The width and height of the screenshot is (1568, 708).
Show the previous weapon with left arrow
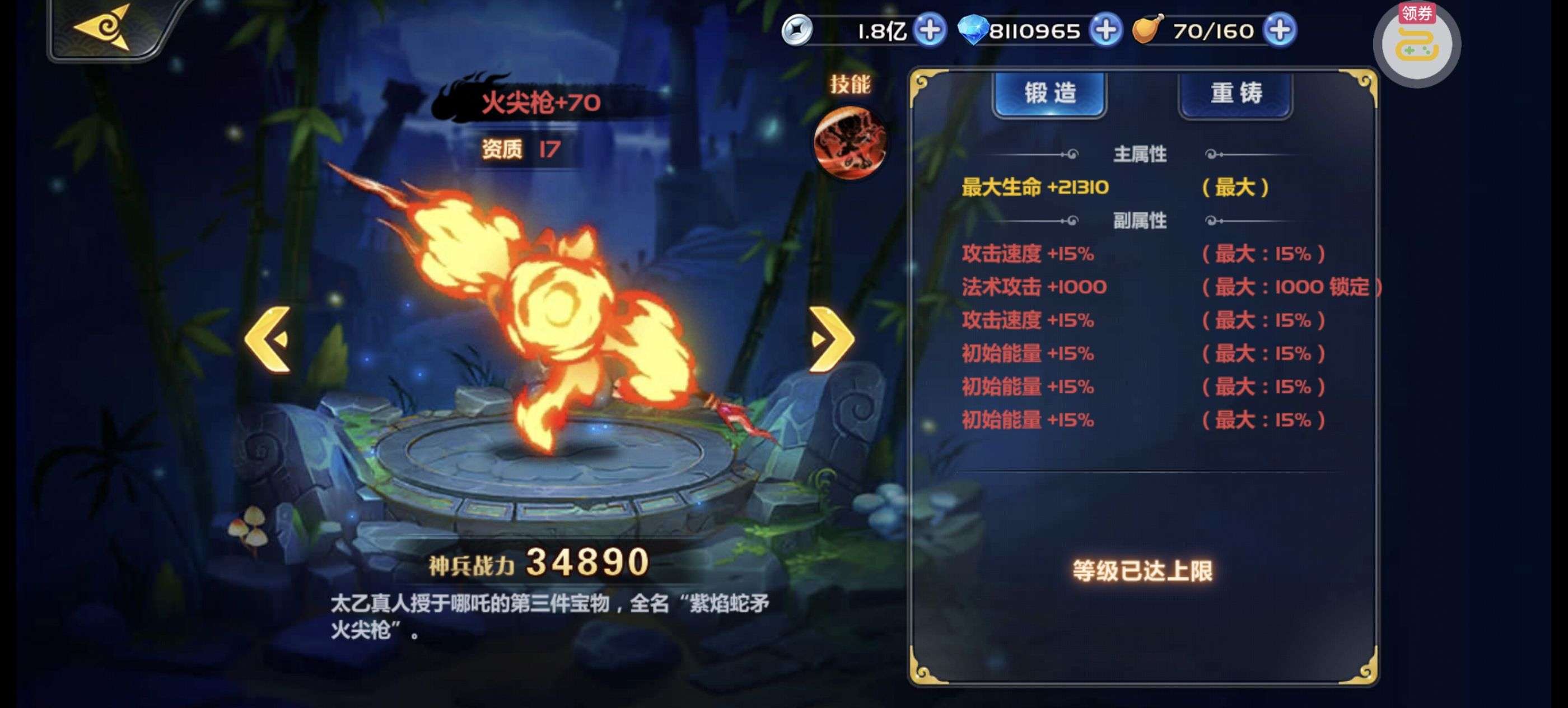tap(268, 339)
